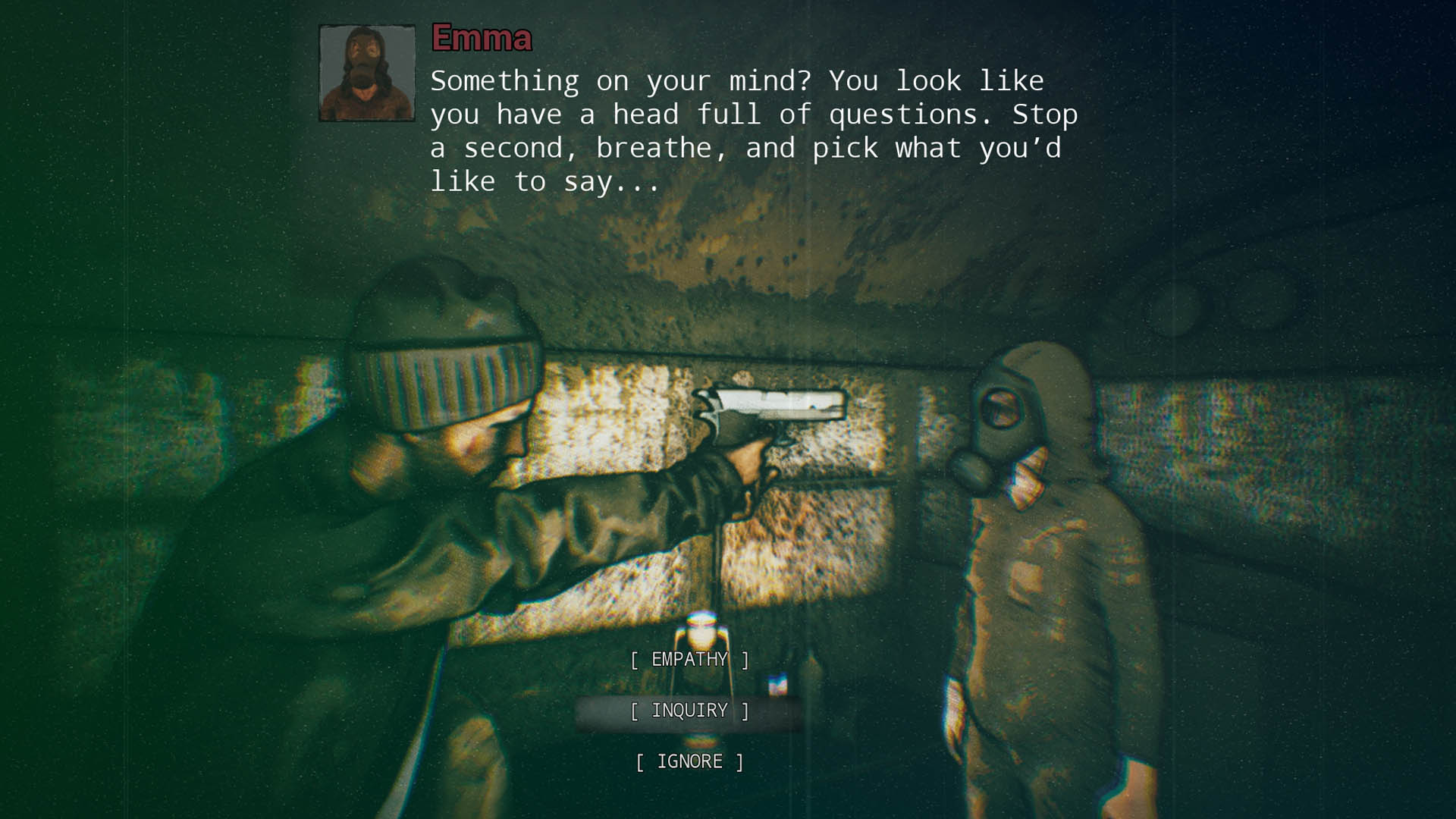Click Emma's portrait icon
Image resolution: width=1456 pixels, height=819 pixels.
pos(366,72)
